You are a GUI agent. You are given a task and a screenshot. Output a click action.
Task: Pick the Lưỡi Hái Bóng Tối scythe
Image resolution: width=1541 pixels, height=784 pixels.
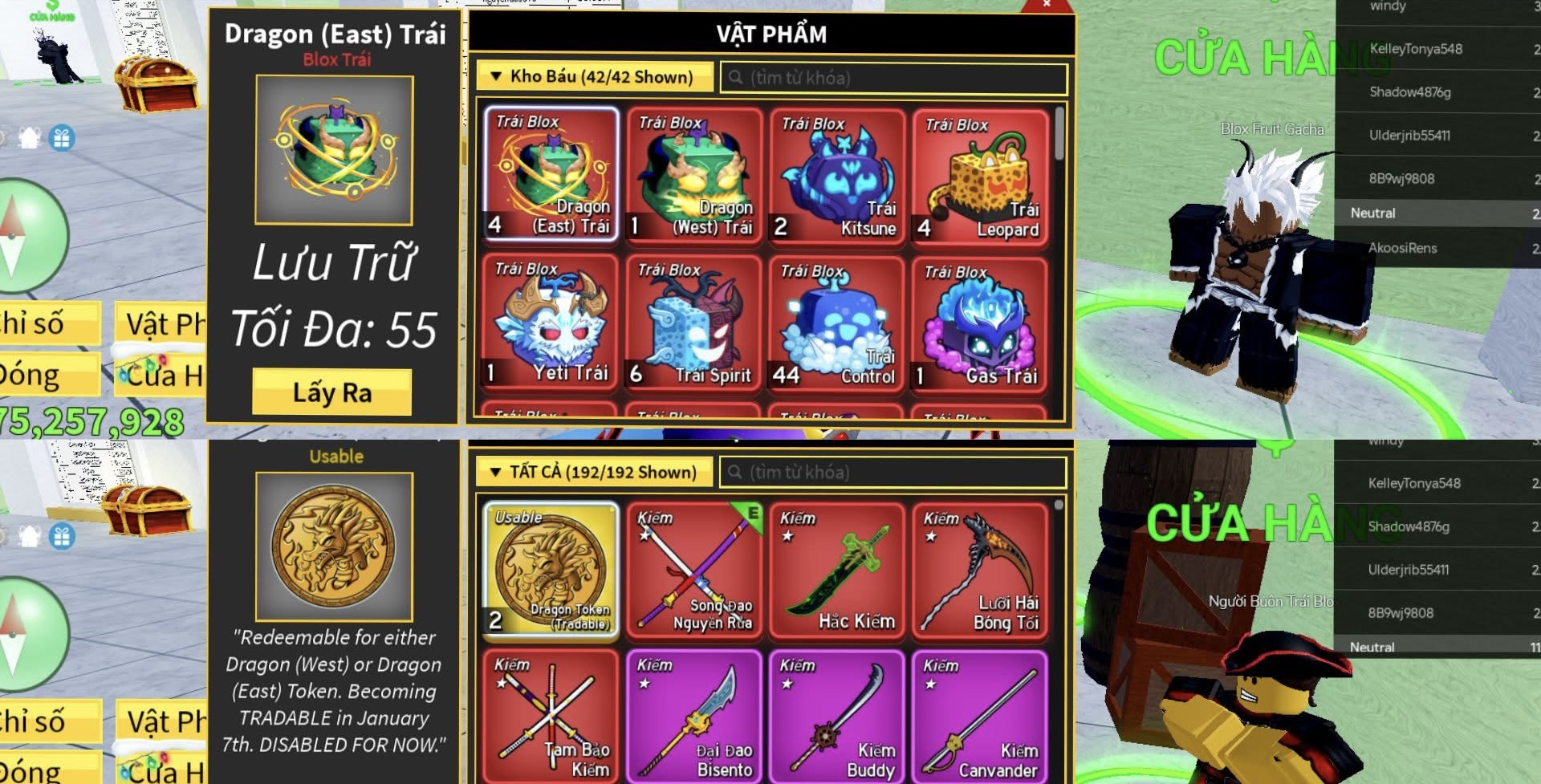[980, 570]
